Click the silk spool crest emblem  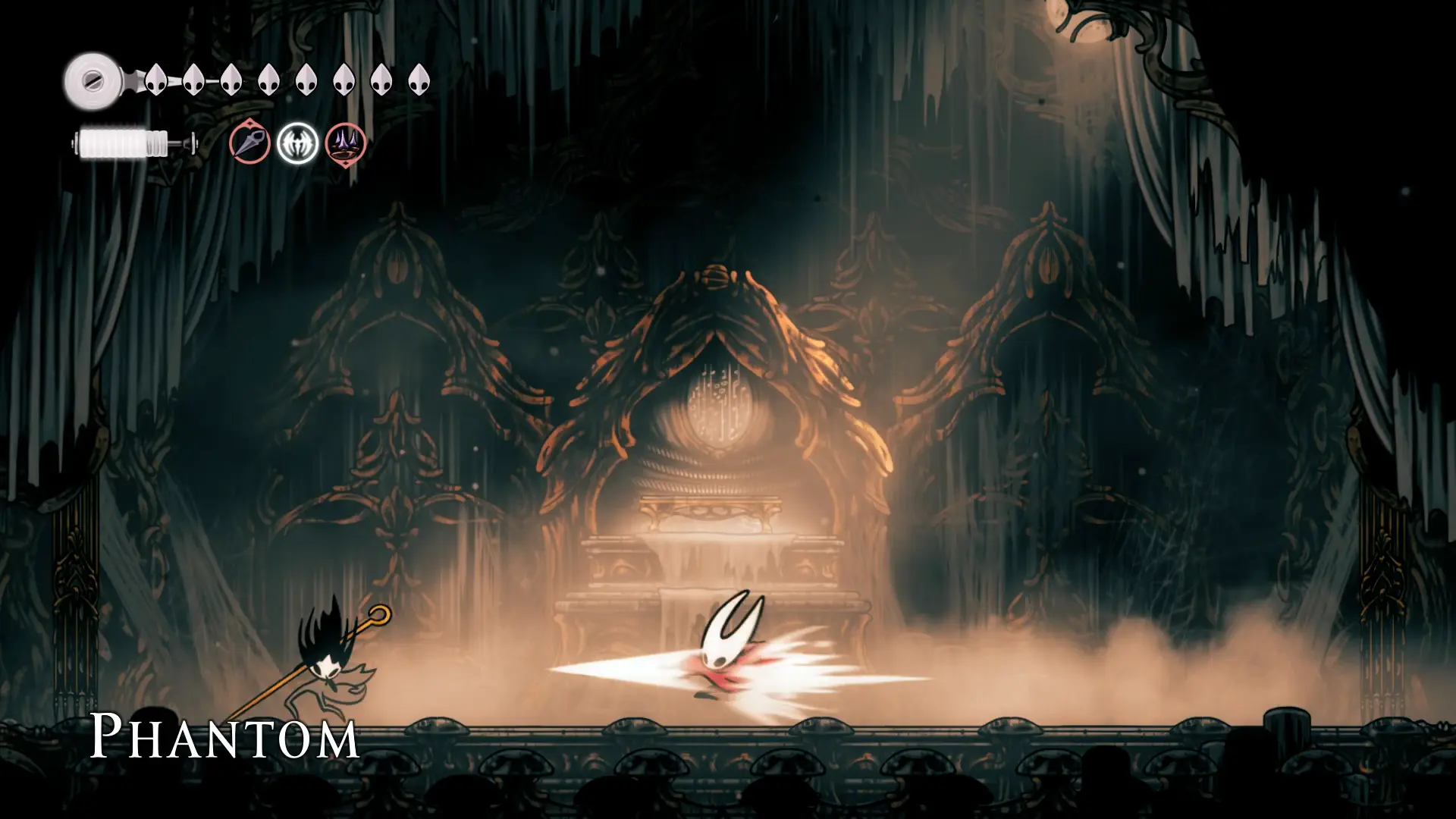(91, 80)
